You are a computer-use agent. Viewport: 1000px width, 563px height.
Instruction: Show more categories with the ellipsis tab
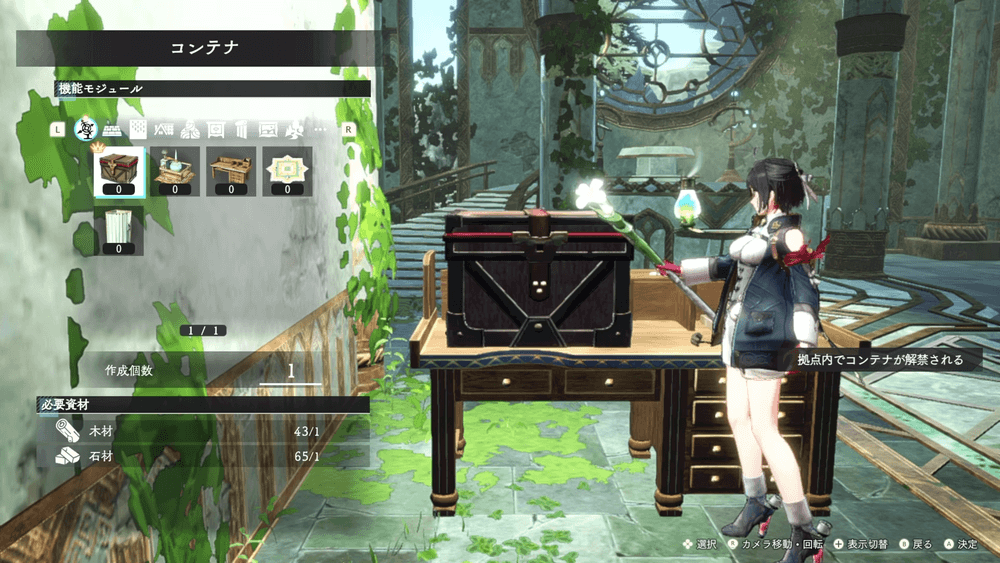click(x=320, y=130)
